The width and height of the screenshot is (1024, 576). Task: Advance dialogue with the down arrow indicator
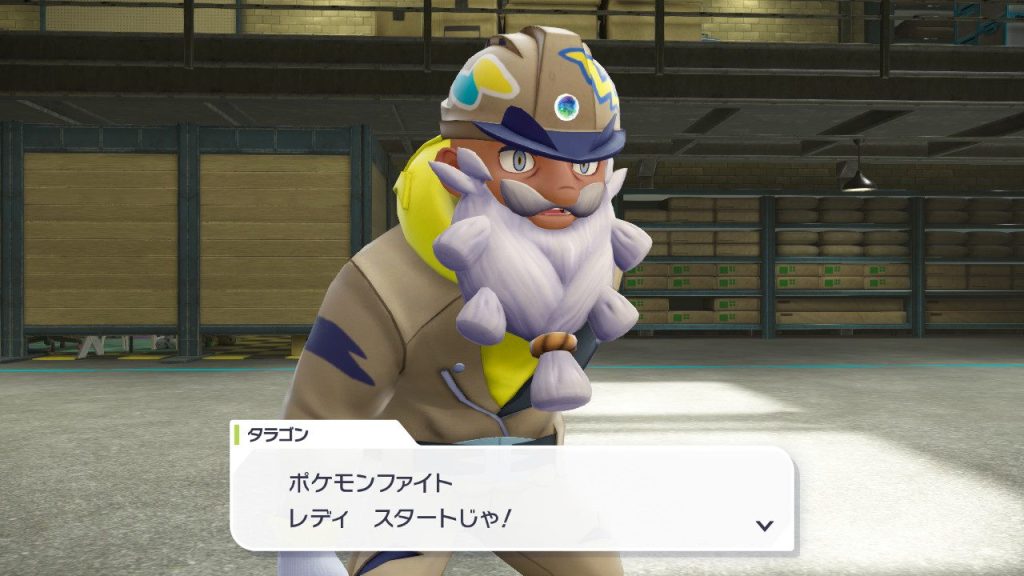tap(764, 525)
